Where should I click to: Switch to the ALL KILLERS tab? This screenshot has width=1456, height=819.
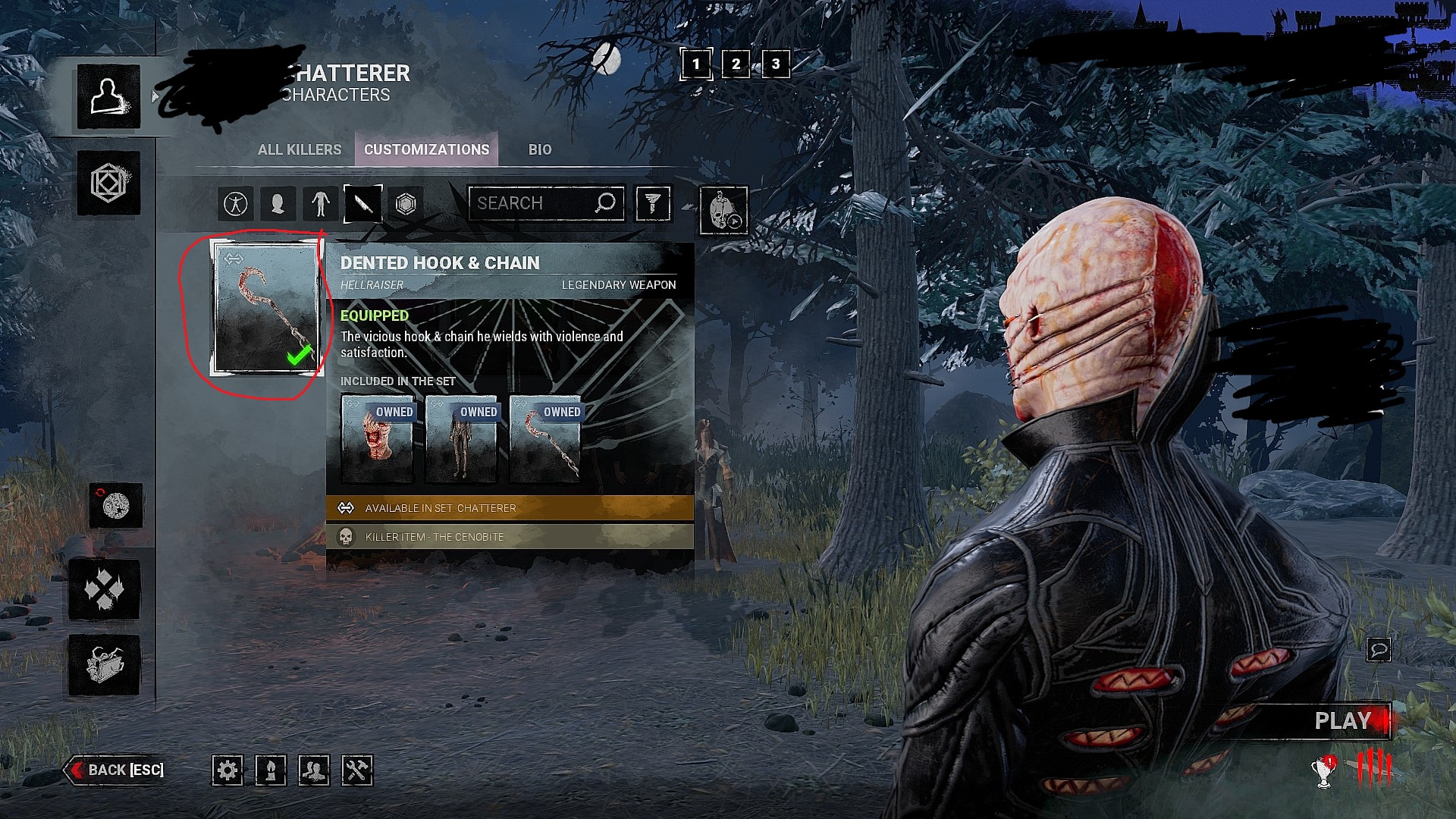tap(300, 149)
